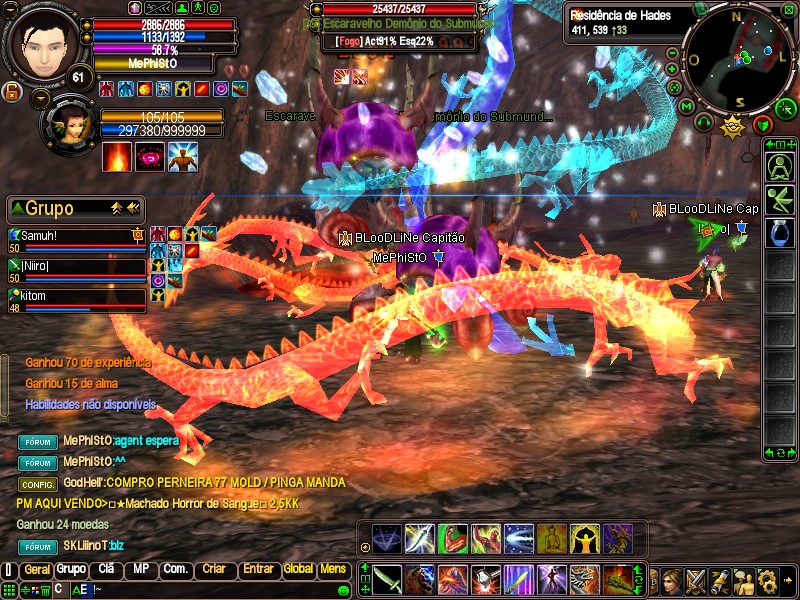Click the sun face icon under minimap
The height and width of the screenshot is (600, 800).
[733, 125]
